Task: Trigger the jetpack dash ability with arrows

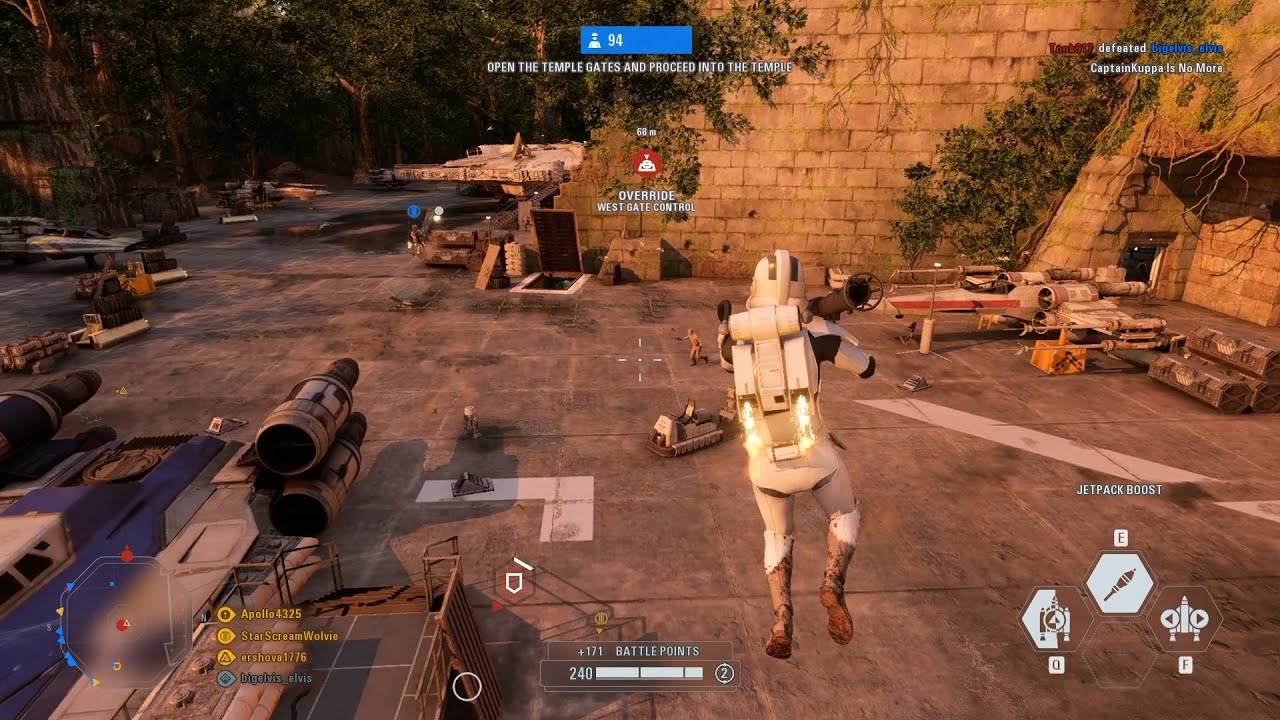Action: pyautogui.click(x=1185, y=619)
